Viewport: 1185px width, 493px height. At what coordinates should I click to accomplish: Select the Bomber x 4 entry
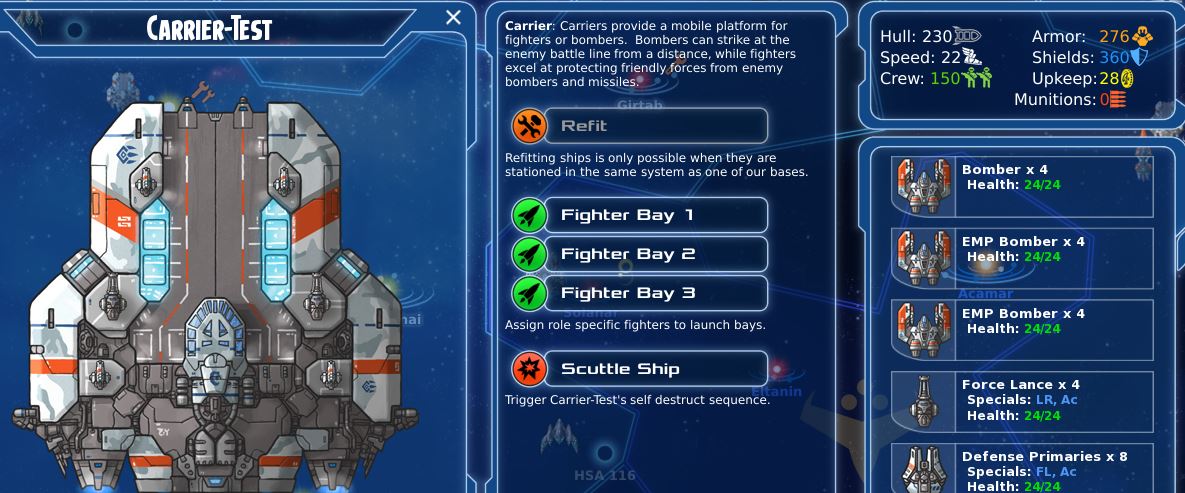[1022, 186]
